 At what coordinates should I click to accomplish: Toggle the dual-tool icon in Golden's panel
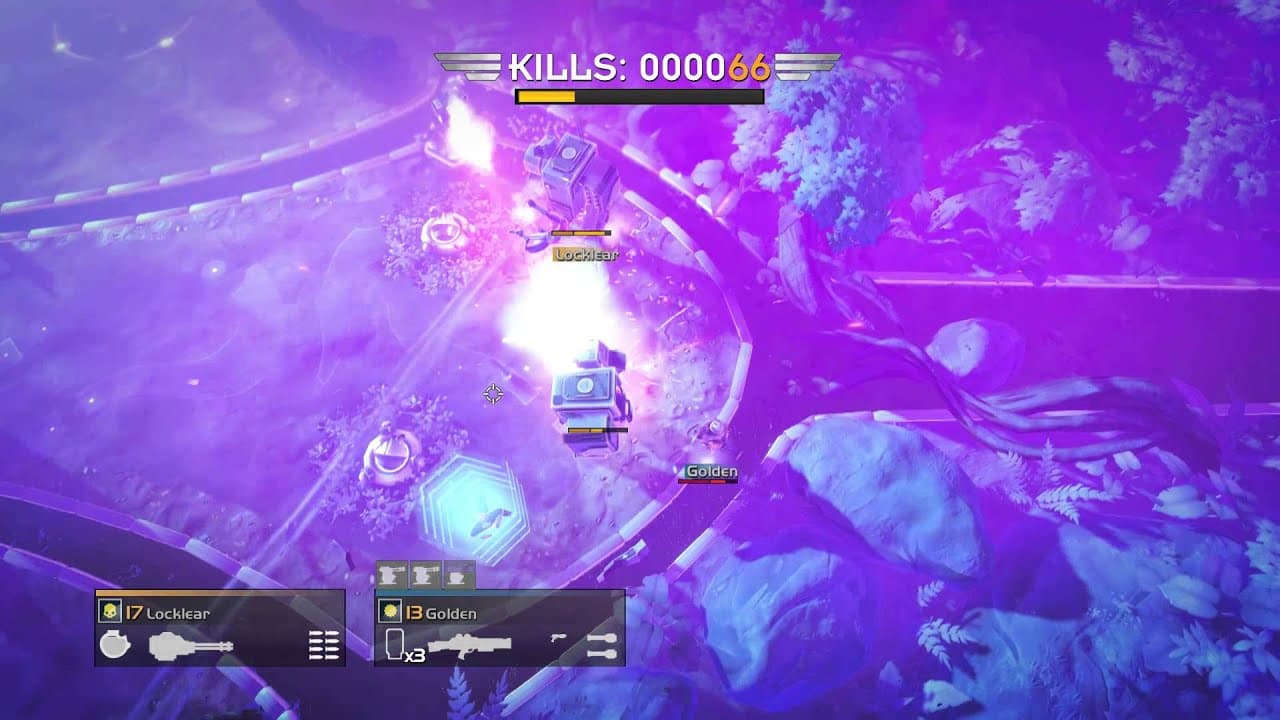click(x=602, y=643)
